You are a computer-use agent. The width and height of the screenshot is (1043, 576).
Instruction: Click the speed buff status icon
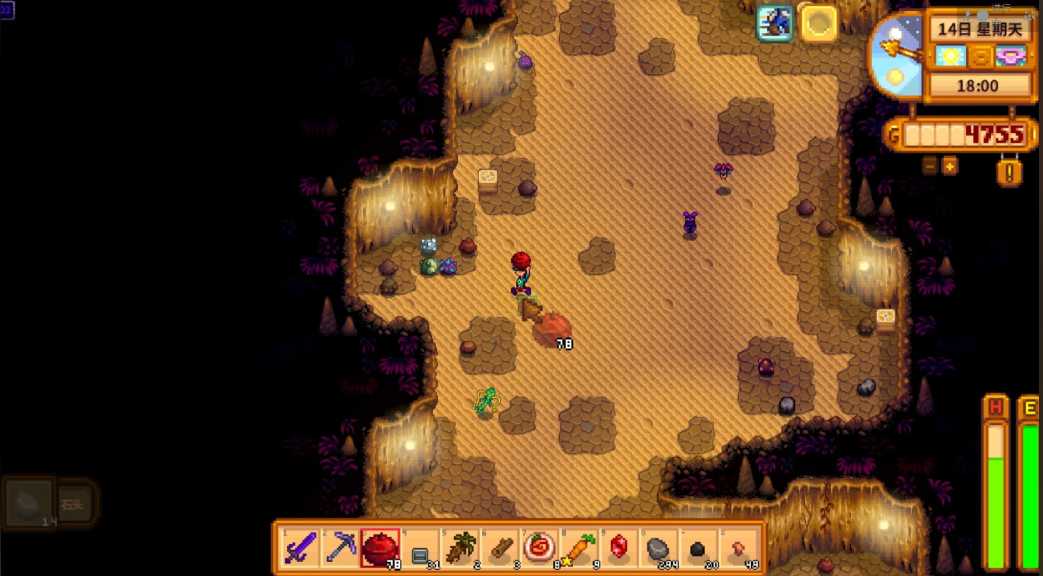point(774,23)
